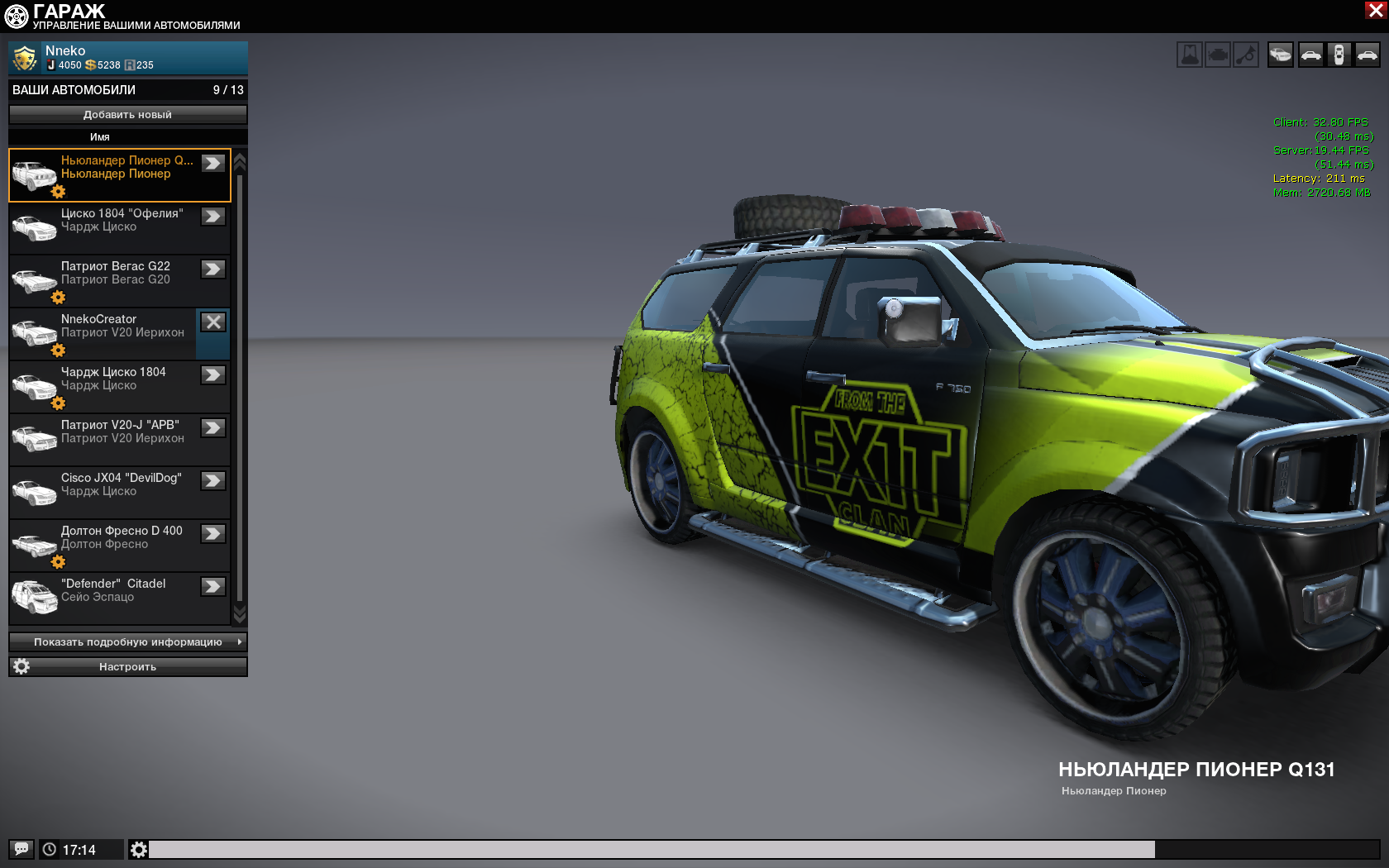
Task: Click the horn preview icon
Action: [1246, 55]
